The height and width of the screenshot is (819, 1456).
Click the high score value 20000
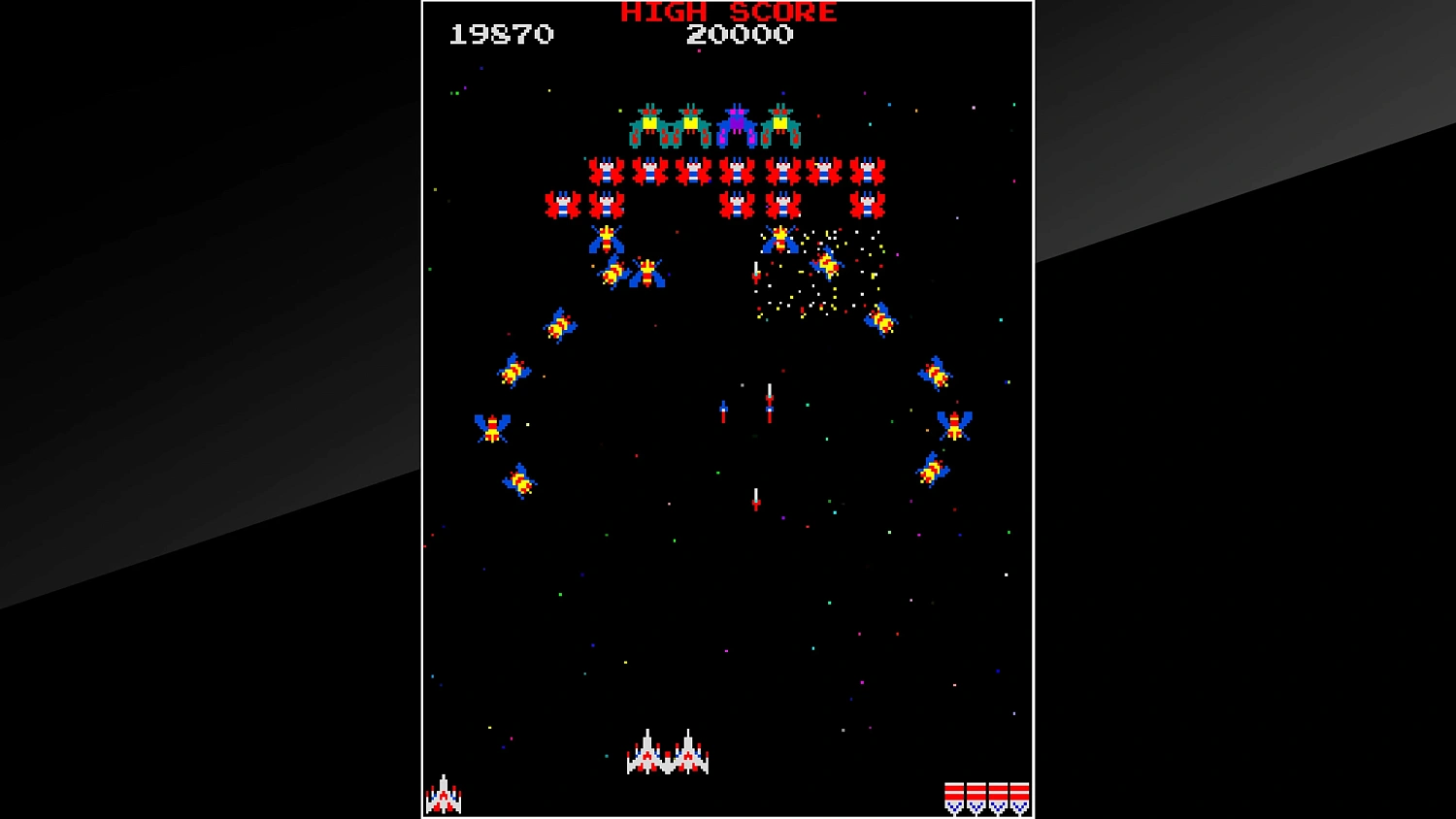coord(740,36)
